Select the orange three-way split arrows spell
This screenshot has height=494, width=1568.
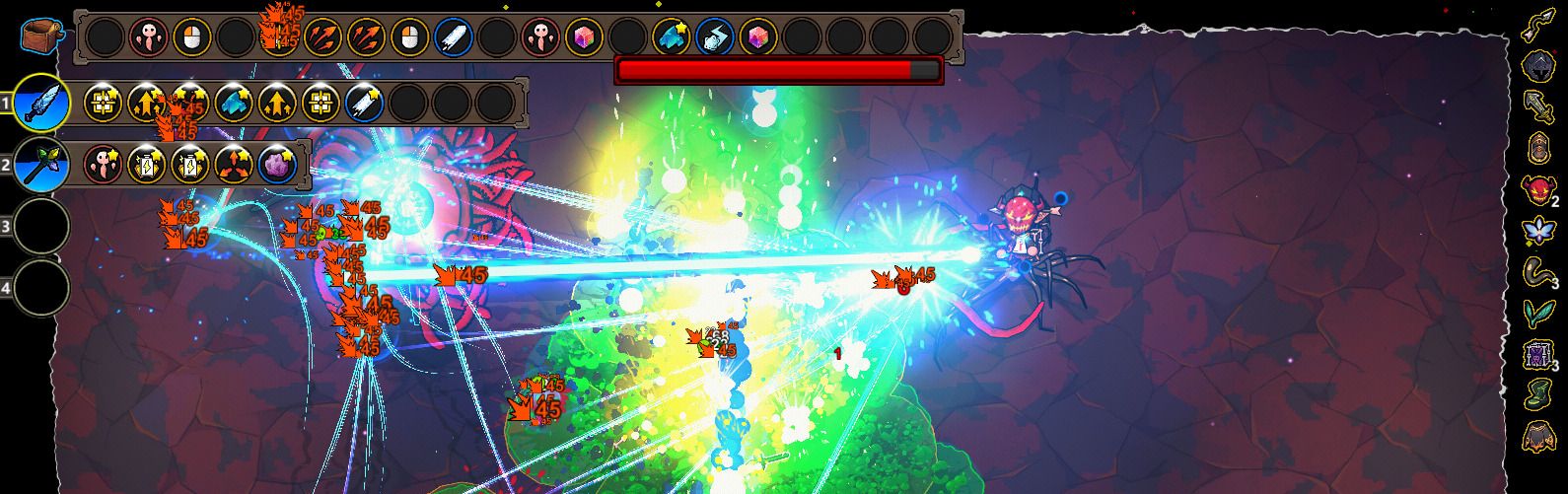point(235,163)
